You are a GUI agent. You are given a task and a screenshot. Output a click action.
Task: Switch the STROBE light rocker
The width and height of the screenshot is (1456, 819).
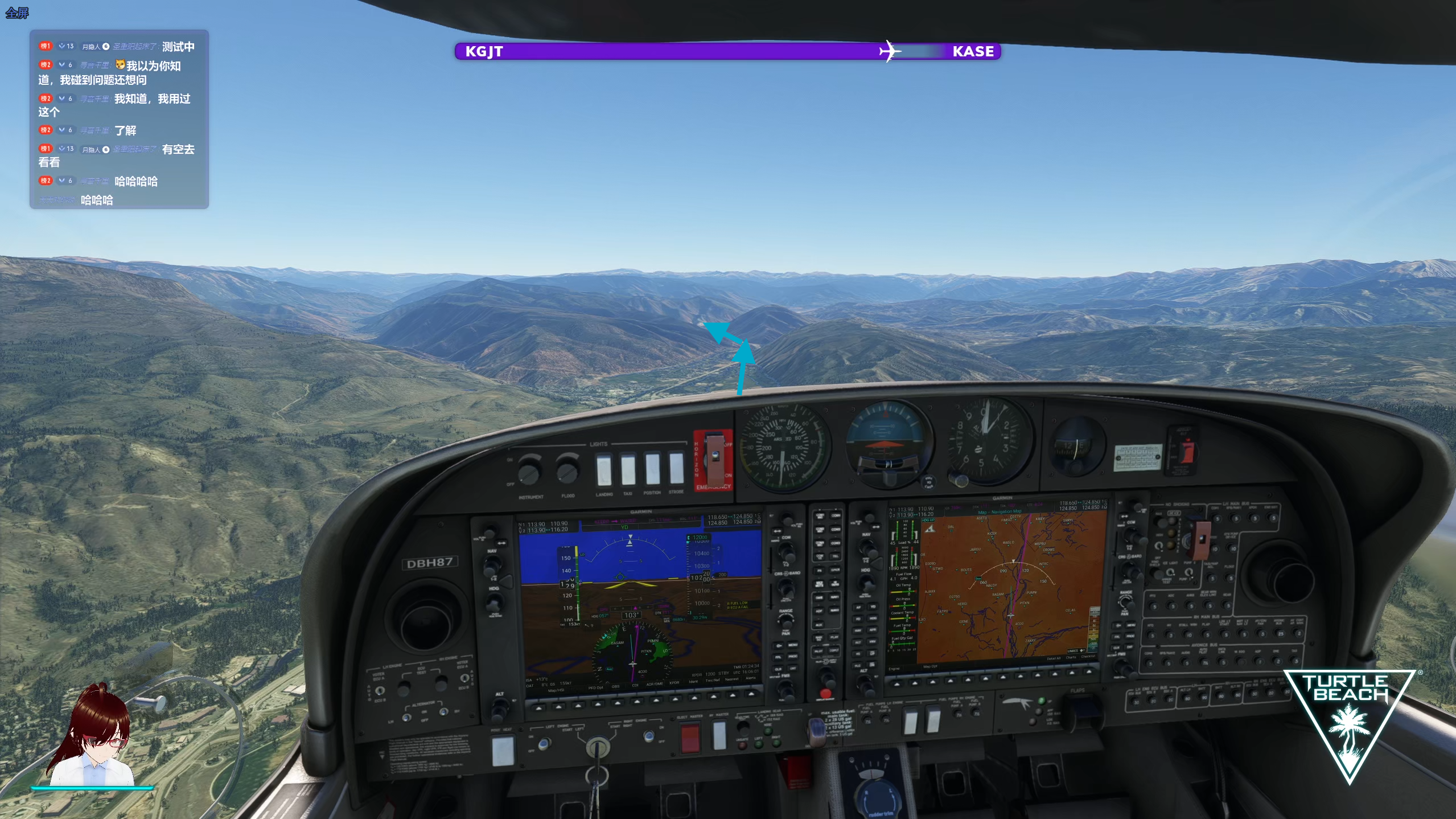pyautogui.click(x=676, y=466)
